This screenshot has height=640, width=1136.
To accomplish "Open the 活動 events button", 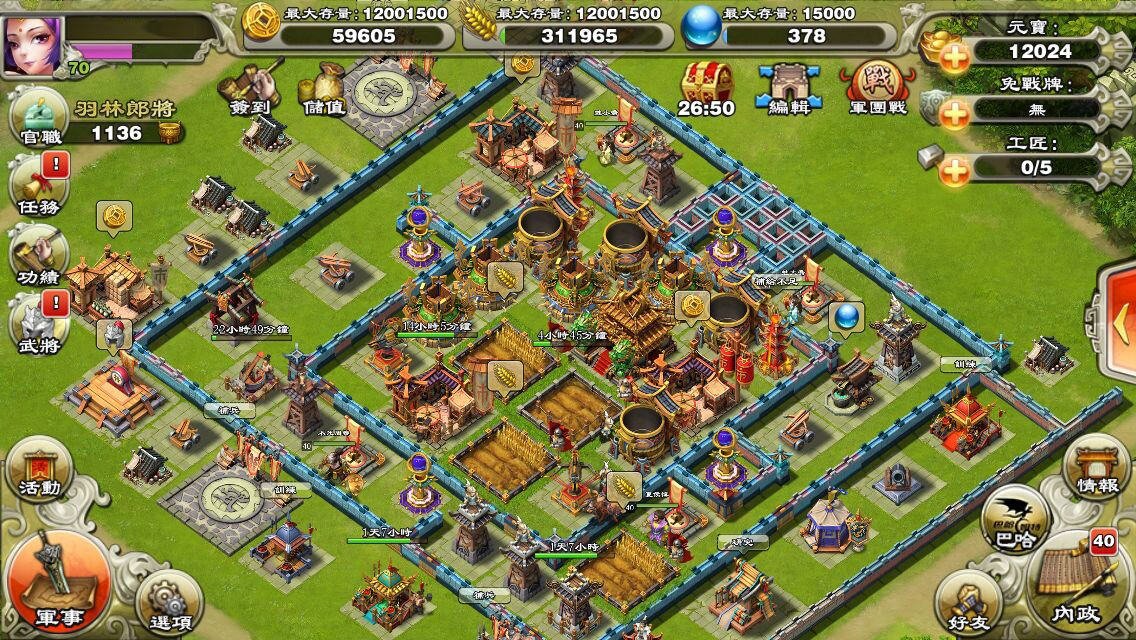I will pos(39,471).
